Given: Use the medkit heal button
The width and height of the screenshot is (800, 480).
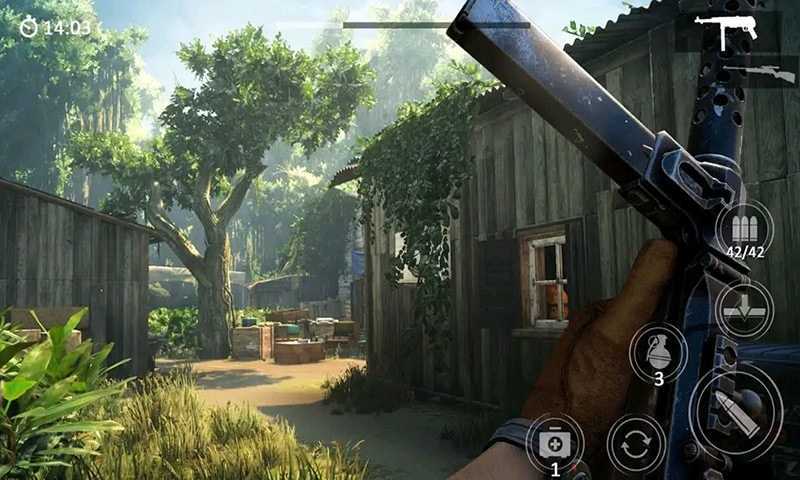Looking at the screenshot, I should pos(554,443).
